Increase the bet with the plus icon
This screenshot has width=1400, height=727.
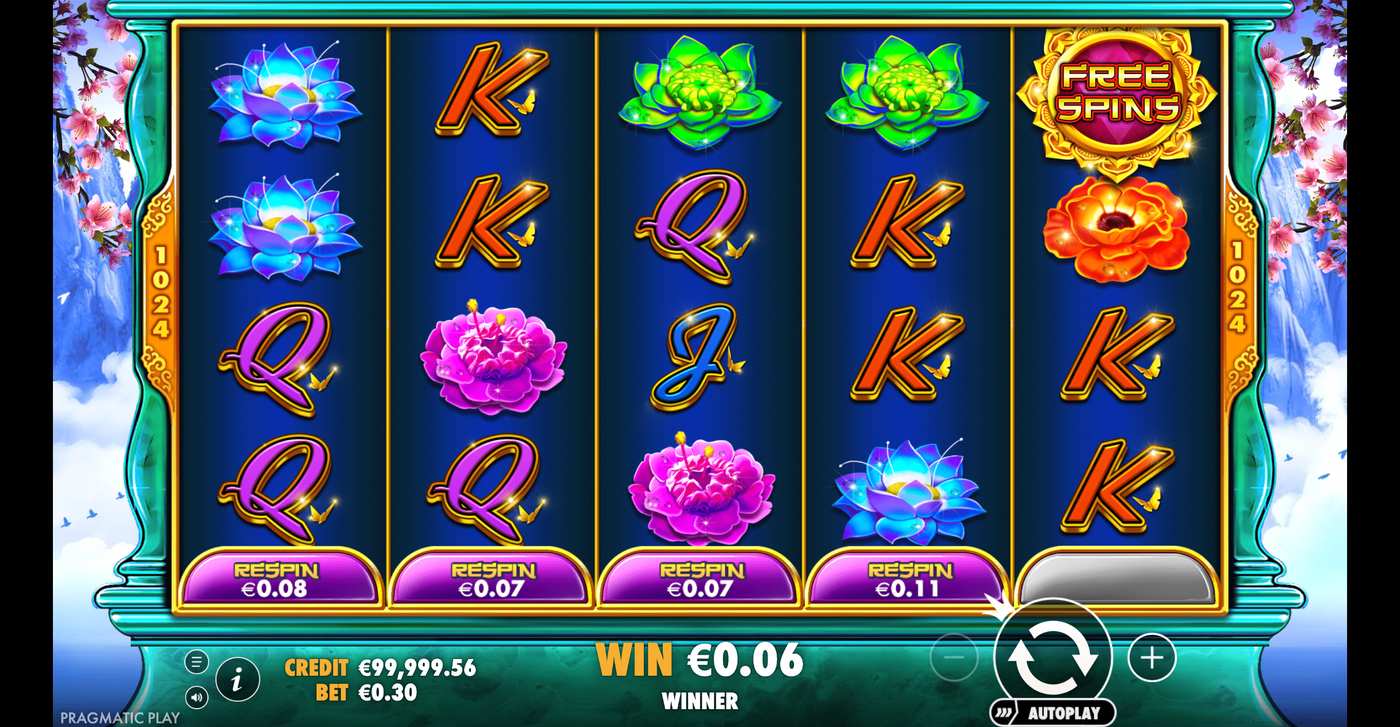pos(1152,657)
